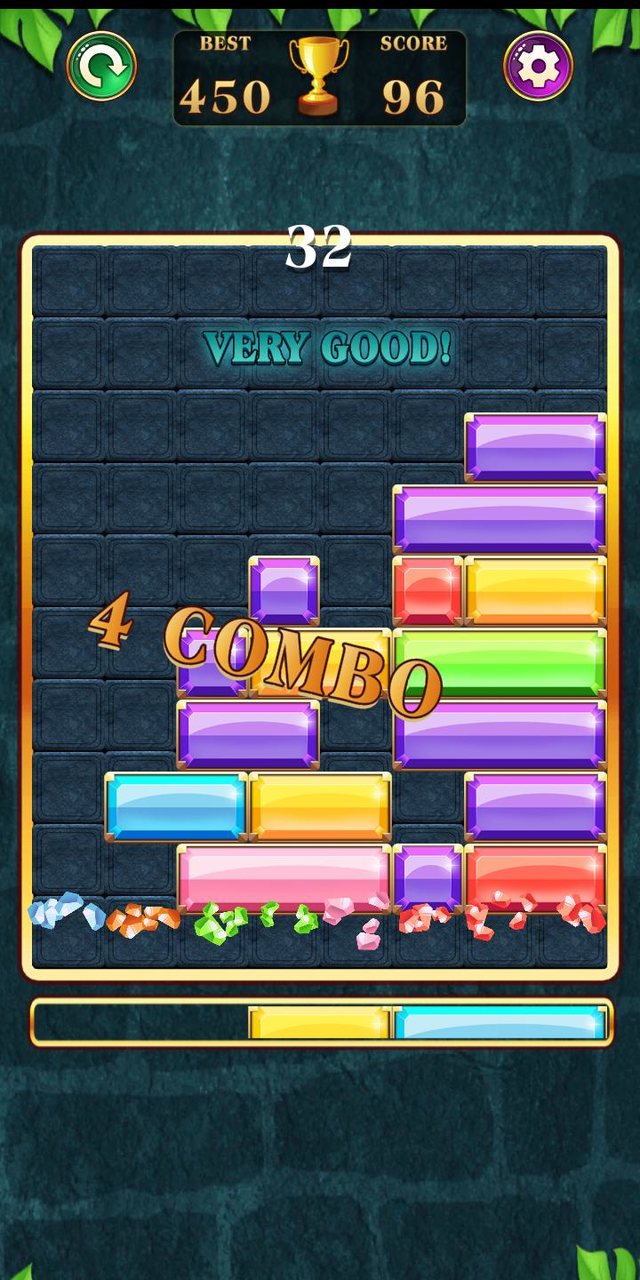Image resolution: width=640 pixels, height=1280 pixels.
Task: Select the long green block
Action: [500, 662]
